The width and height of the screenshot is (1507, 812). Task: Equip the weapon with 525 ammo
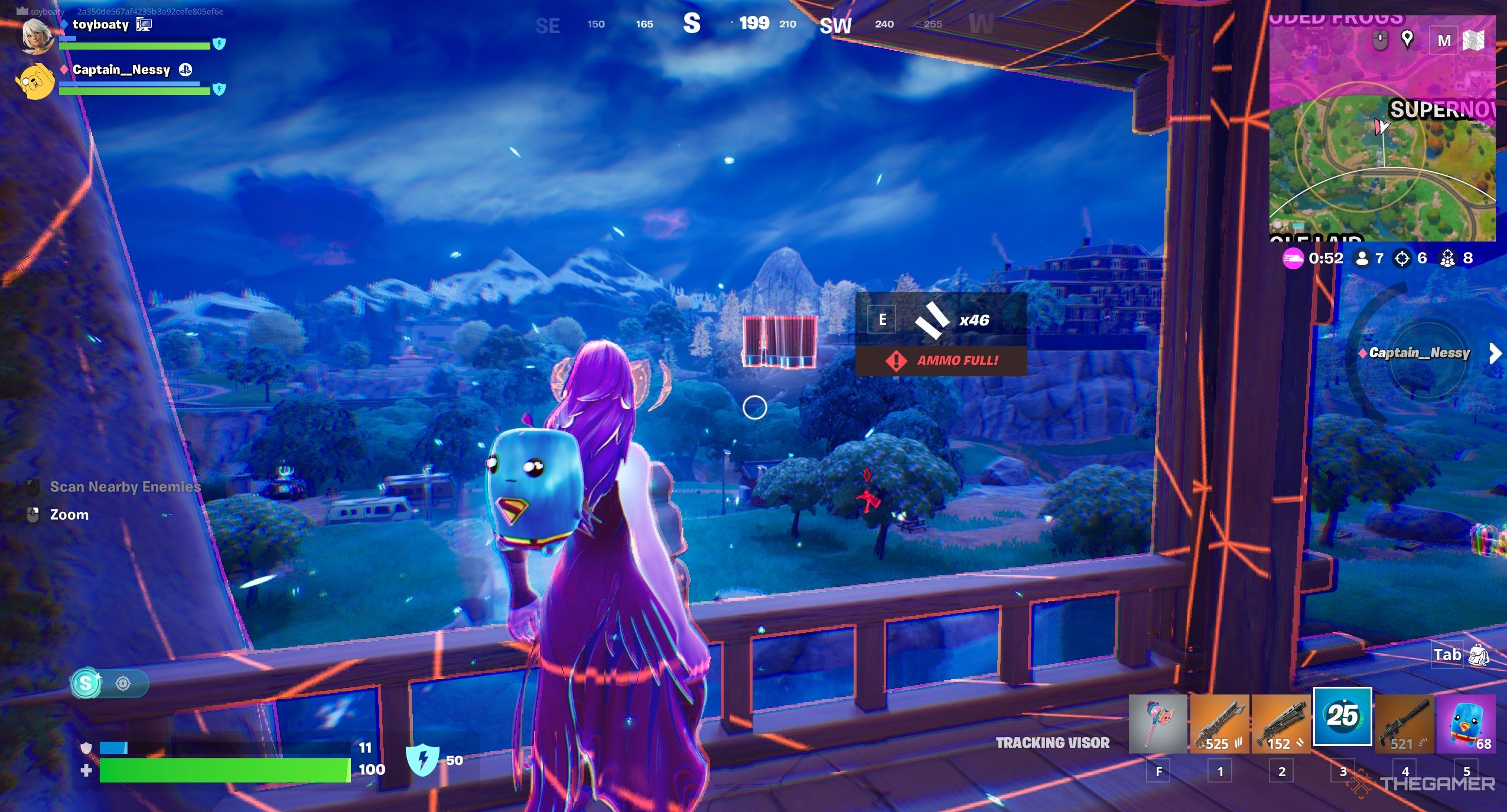click(1219, 723)
